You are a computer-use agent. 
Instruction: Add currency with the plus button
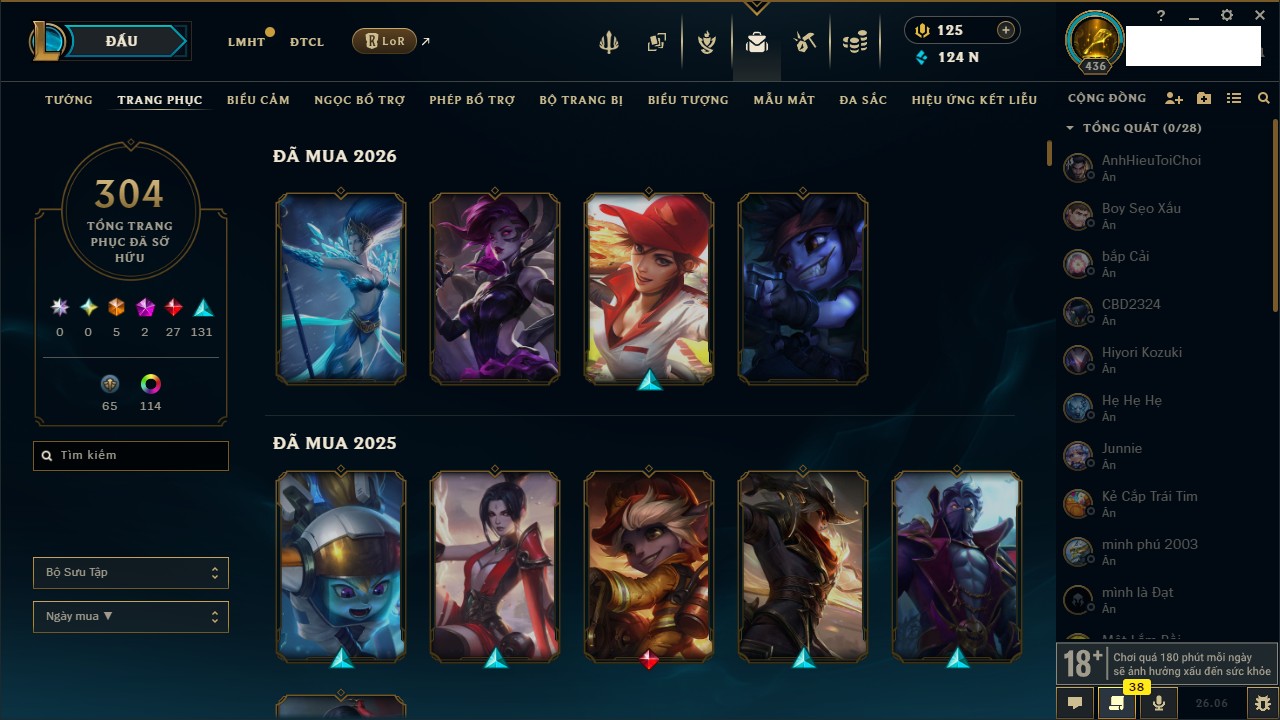pyautogui.click(x=1005, y=30)
